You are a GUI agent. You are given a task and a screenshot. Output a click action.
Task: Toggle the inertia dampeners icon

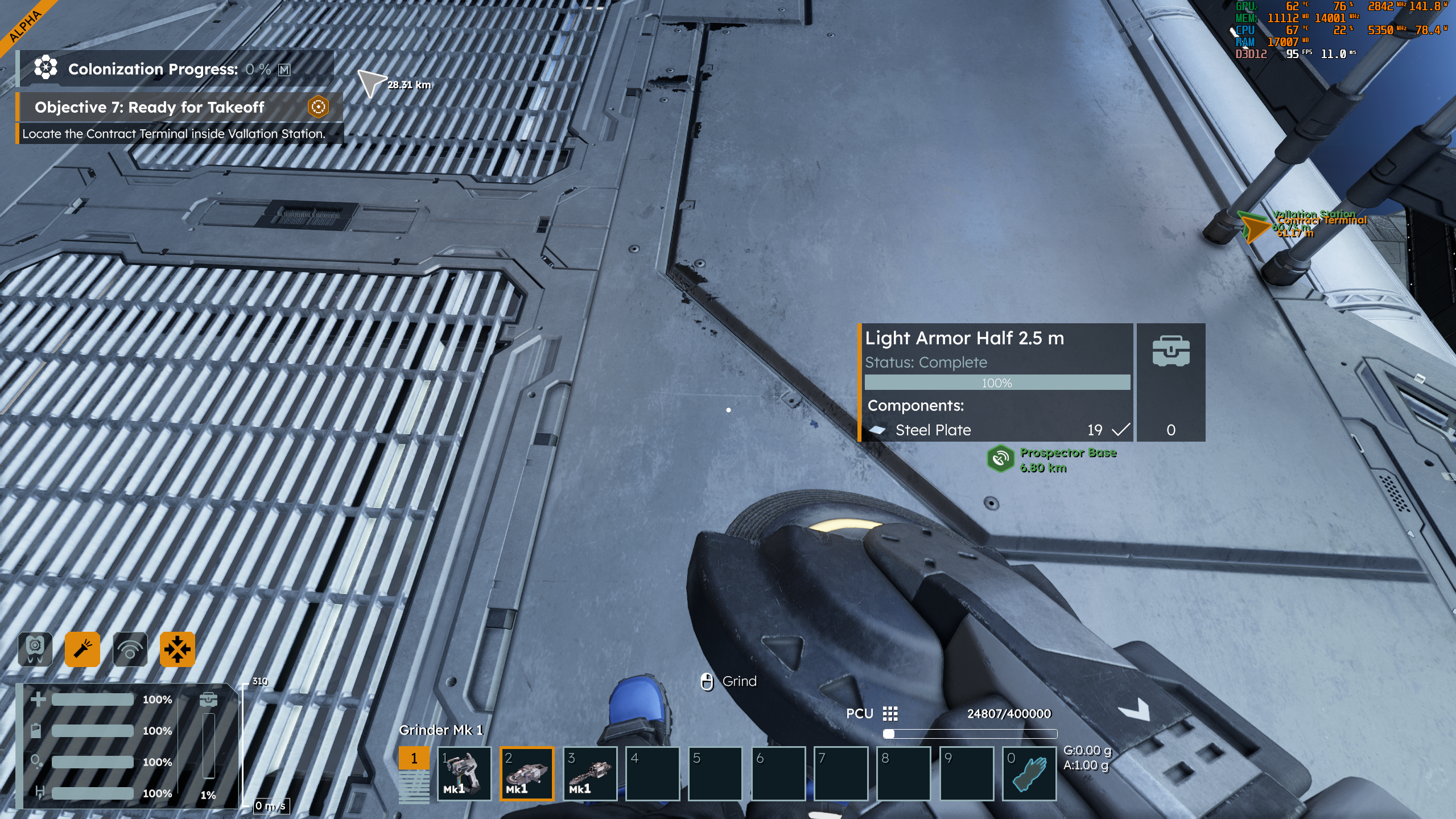[x=177, y=649]
